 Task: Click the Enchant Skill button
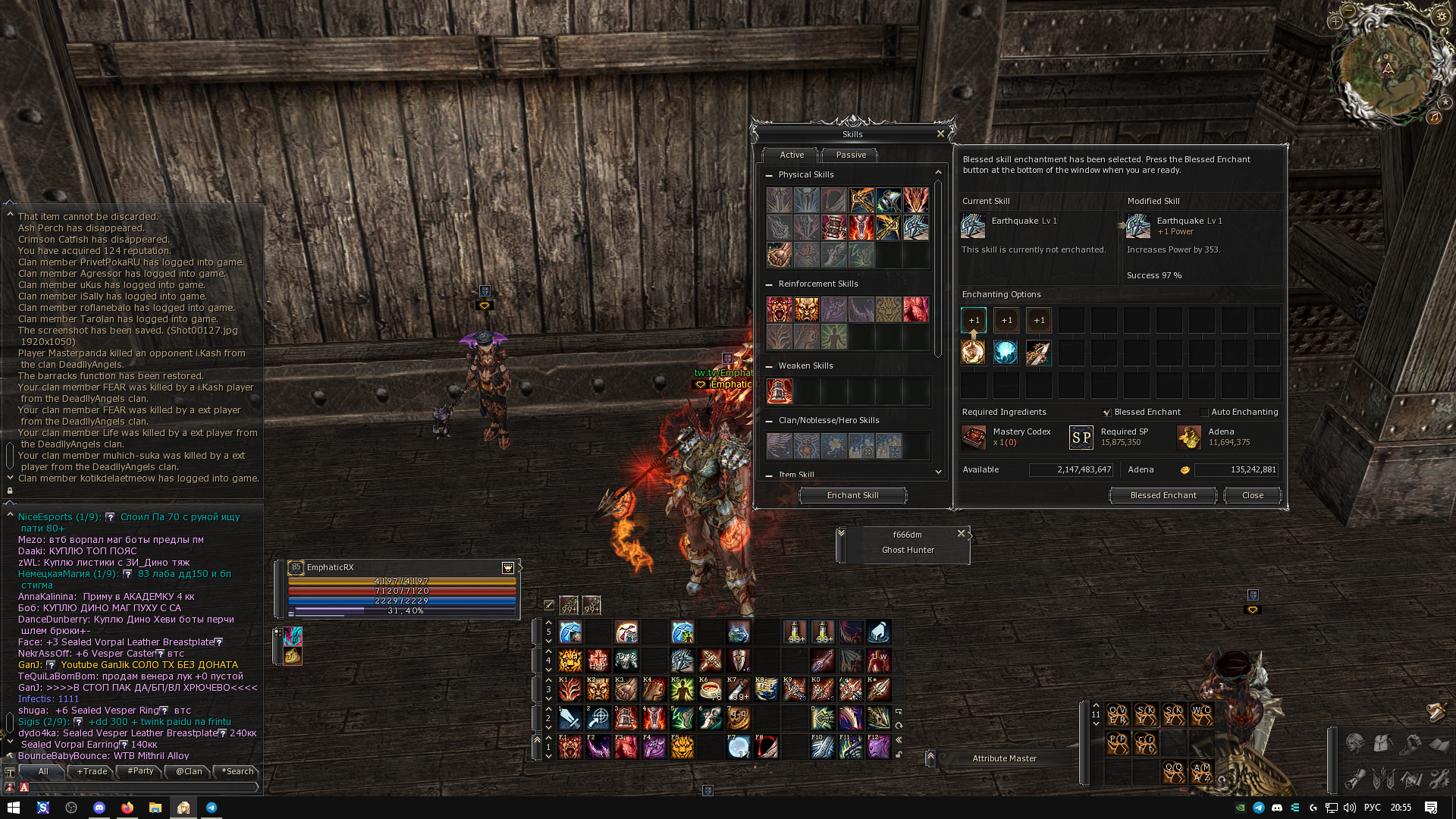coord(852,496)
